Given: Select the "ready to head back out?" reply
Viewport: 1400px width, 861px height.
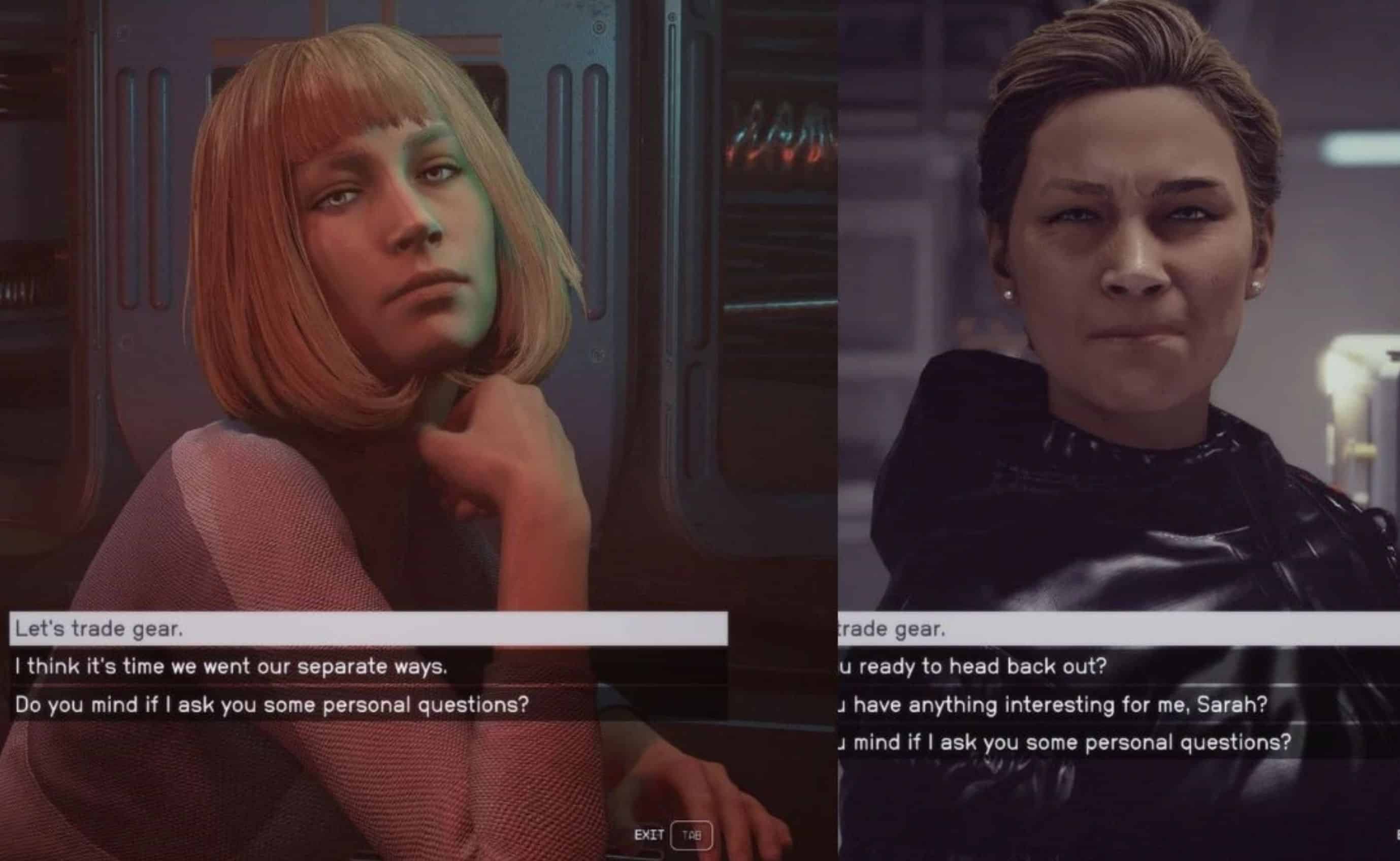Looking at the screenshot, I should point(973,666).
